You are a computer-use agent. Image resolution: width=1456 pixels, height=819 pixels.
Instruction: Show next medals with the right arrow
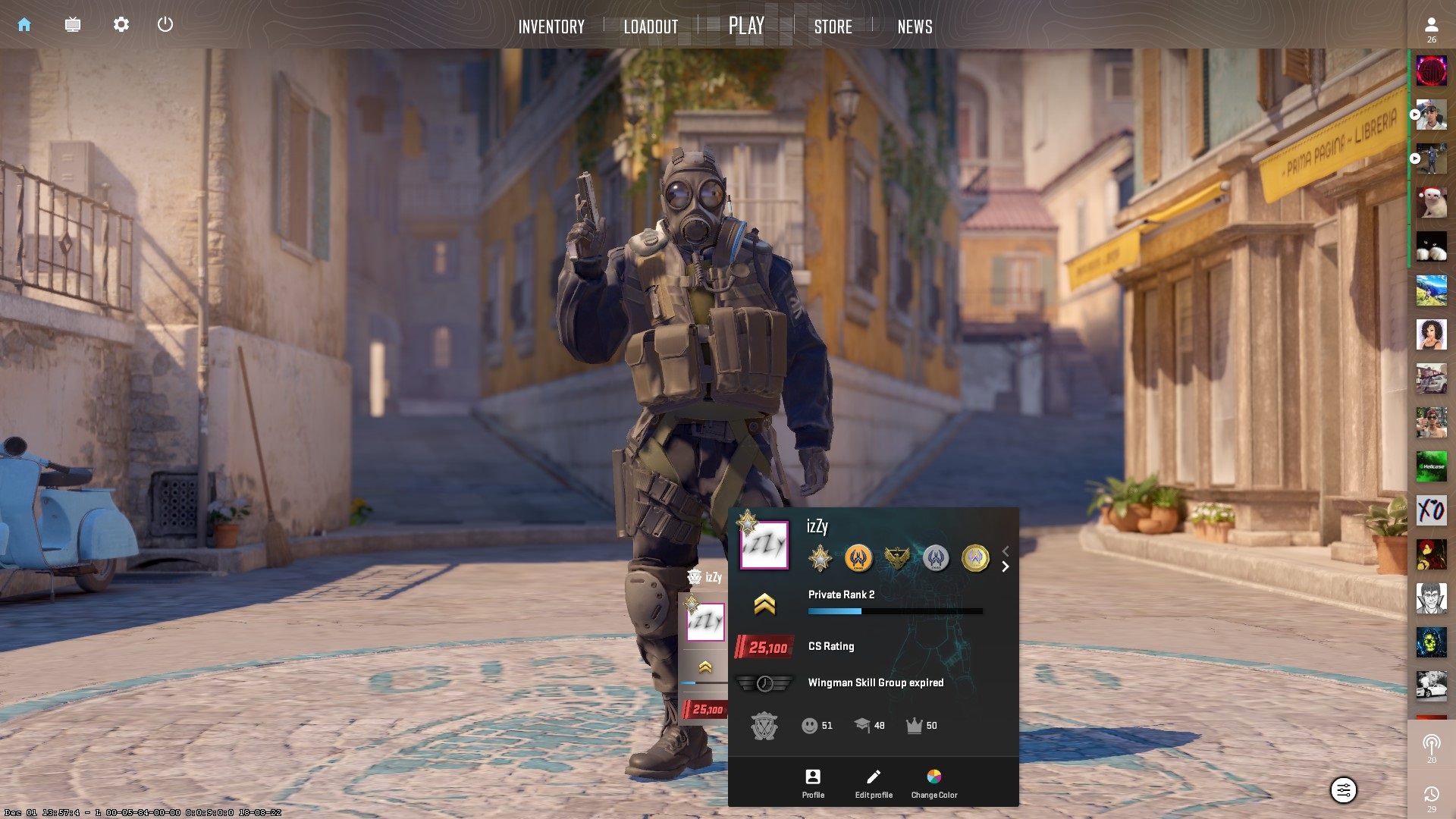[1006, 567]
